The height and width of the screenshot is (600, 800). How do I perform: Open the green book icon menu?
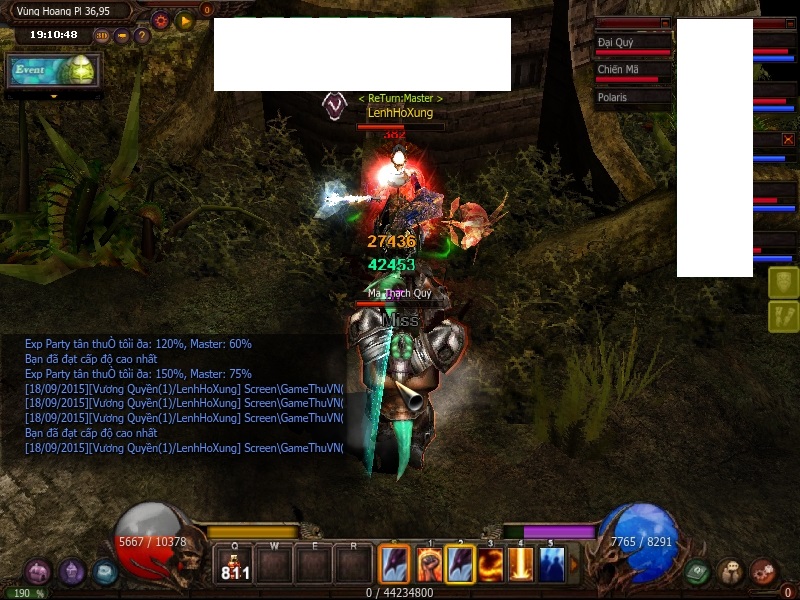pos(698,573)
